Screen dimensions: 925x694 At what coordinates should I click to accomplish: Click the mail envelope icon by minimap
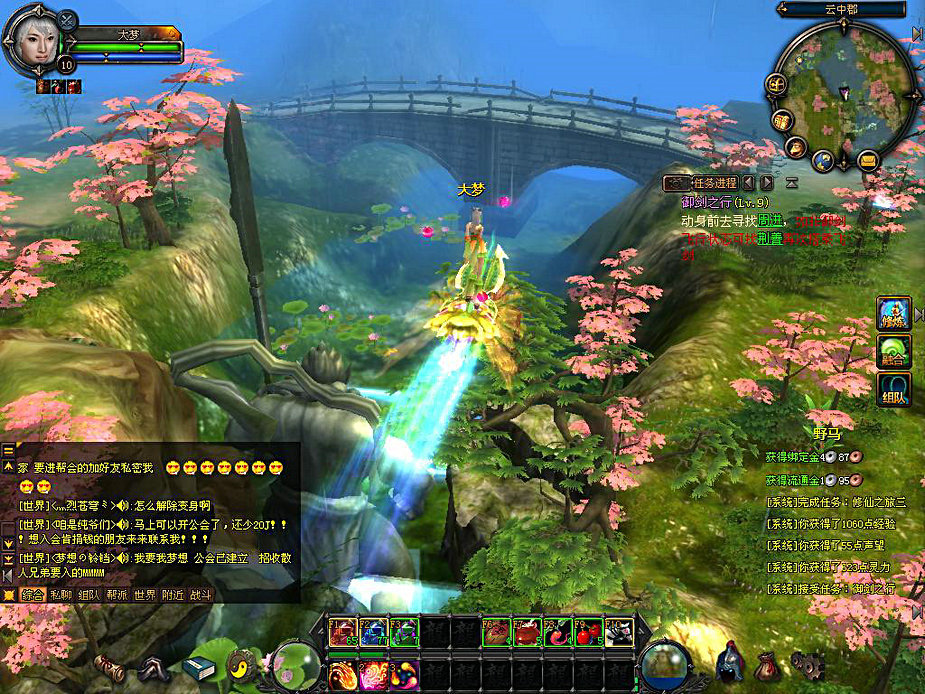867,160
